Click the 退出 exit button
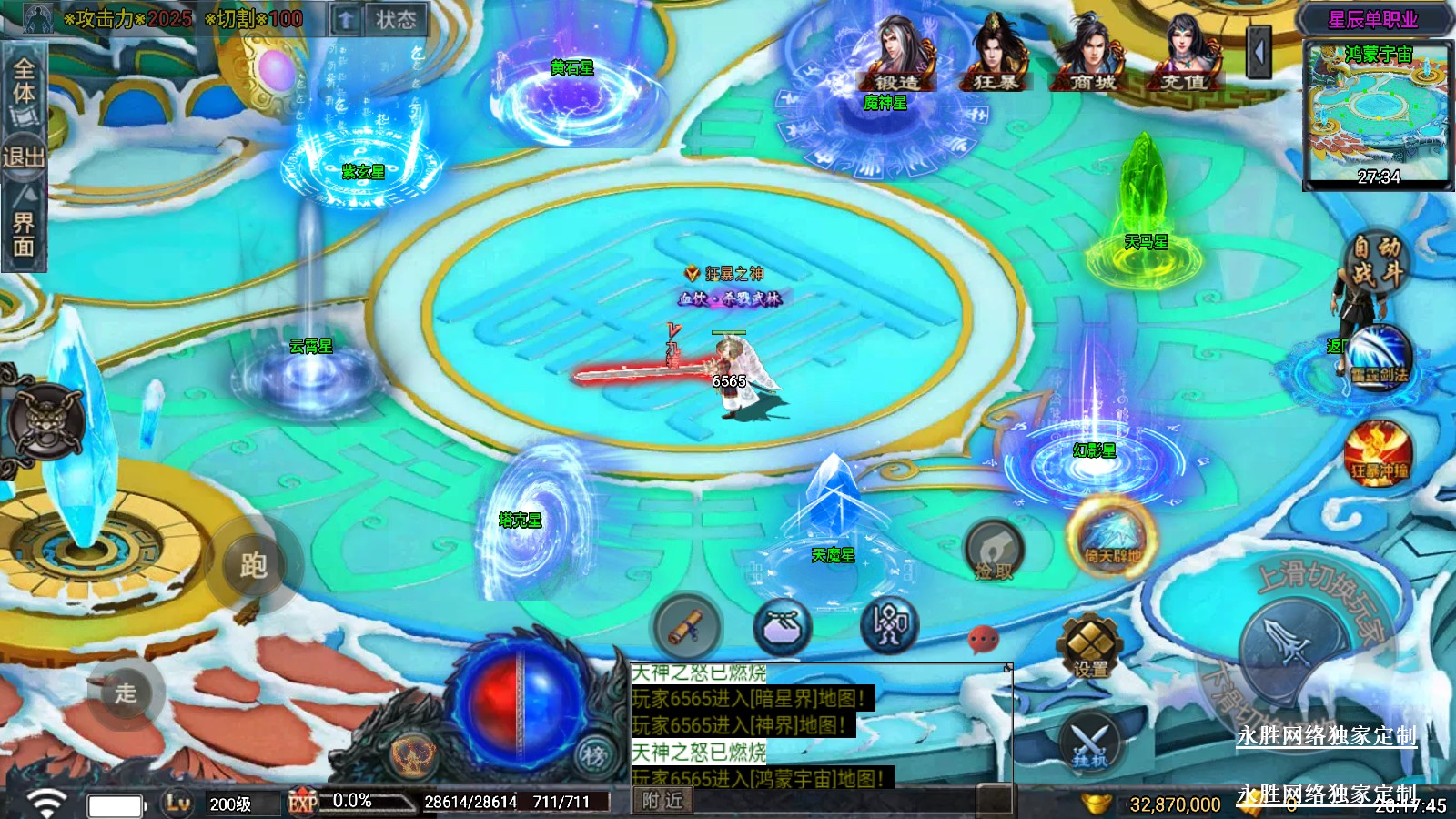This screenshot has height=819, width=1456. [x=23, y=157]
